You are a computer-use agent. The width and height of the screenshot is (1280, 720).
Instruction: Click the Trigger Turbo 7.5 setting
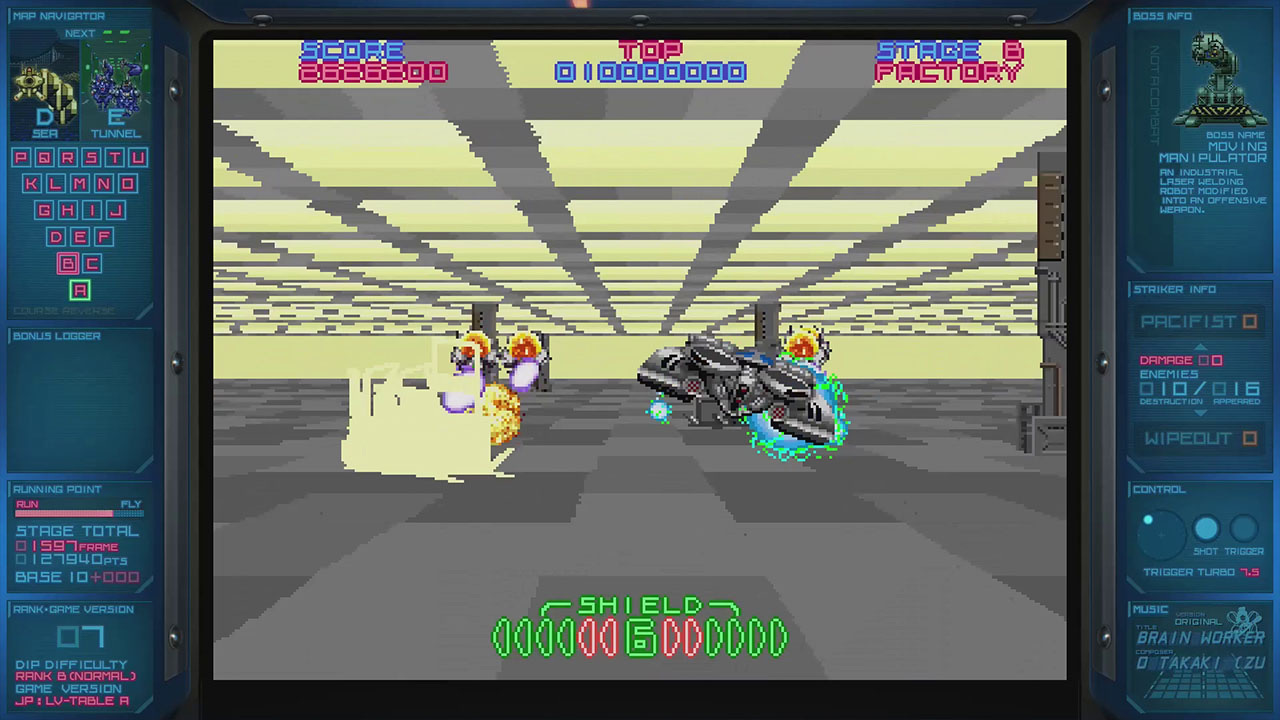coord(1199,571)
